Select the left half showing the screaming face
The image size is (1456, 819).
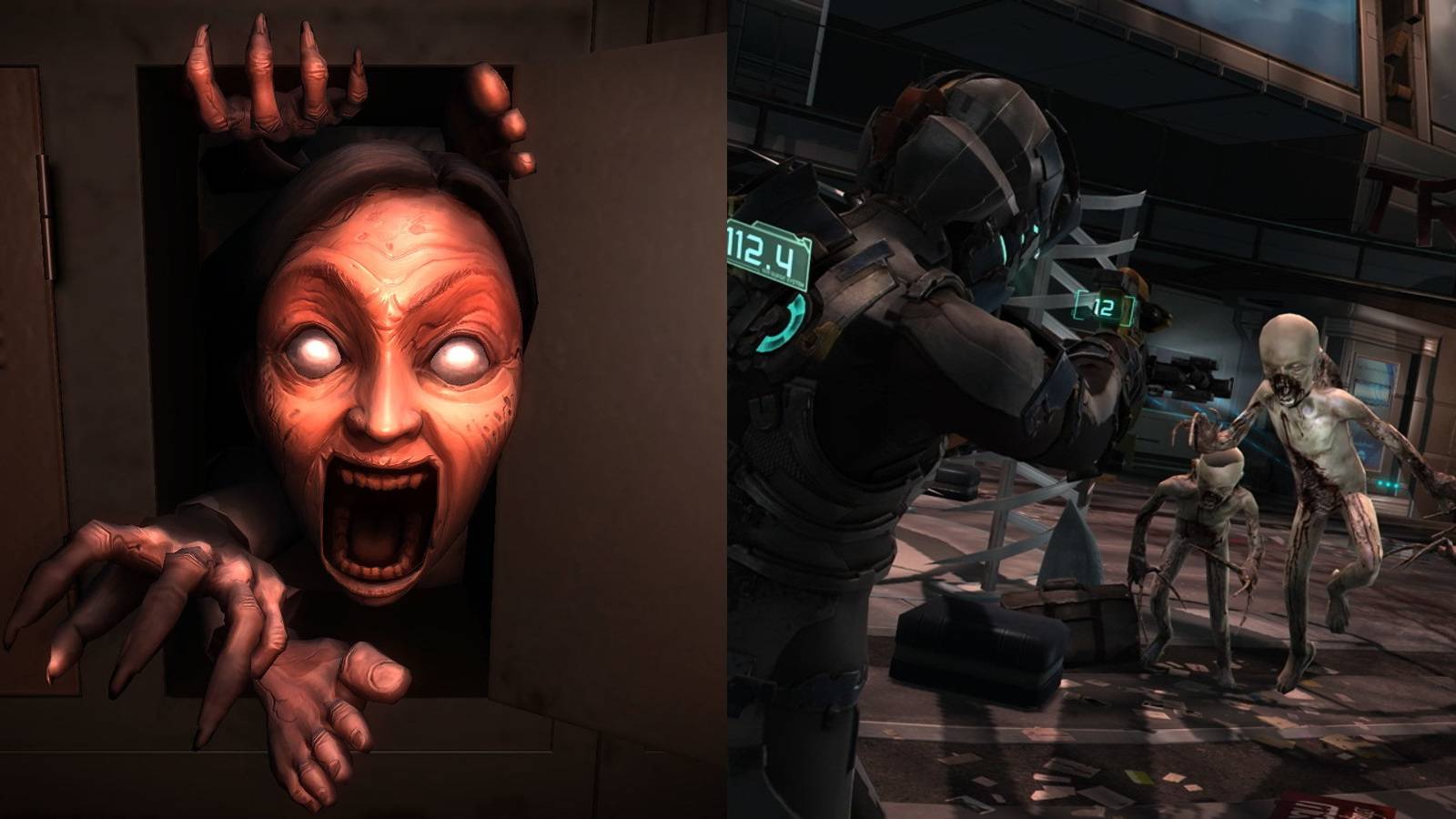pyautogui.click(x=364, y=409)
